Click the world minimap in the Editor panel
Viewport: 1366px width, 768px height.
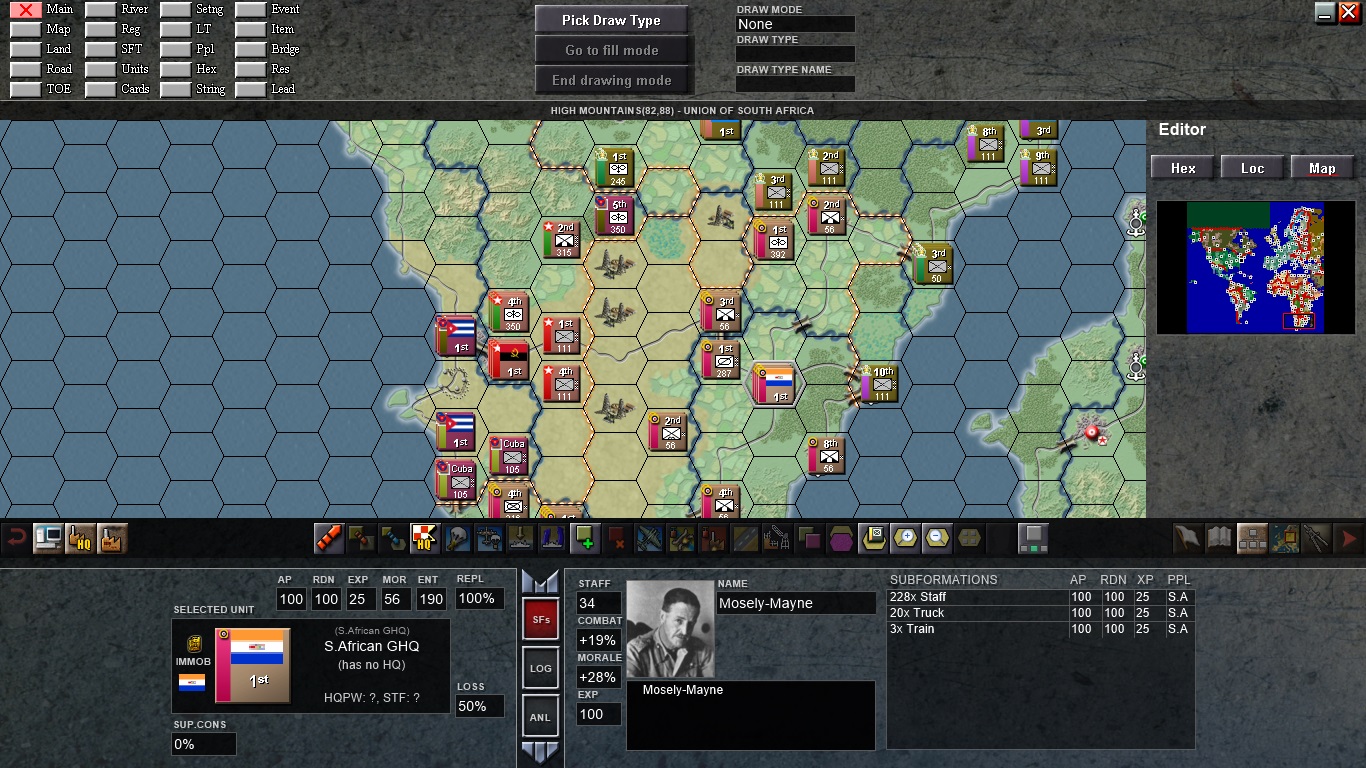pyautogui.click(x=1255, y=267)
